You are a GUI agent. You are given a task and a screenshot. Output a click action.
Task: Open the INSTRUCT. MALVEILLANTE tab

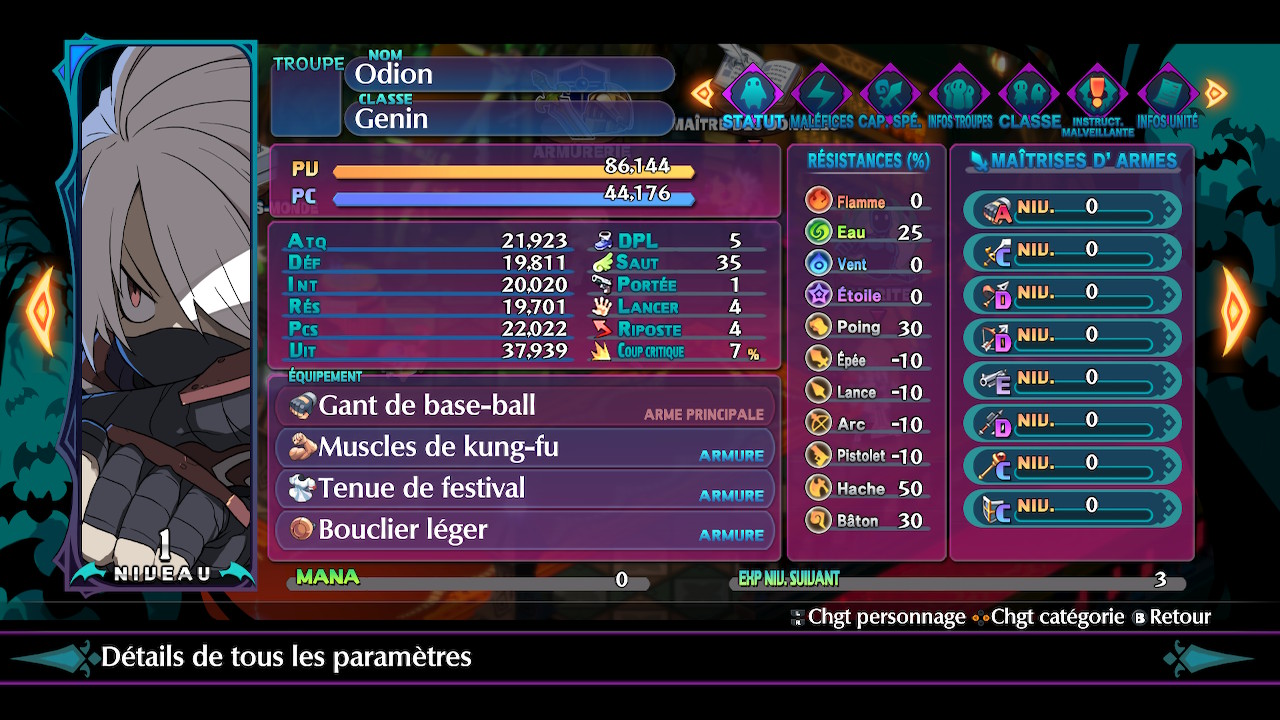[1098, 96]
